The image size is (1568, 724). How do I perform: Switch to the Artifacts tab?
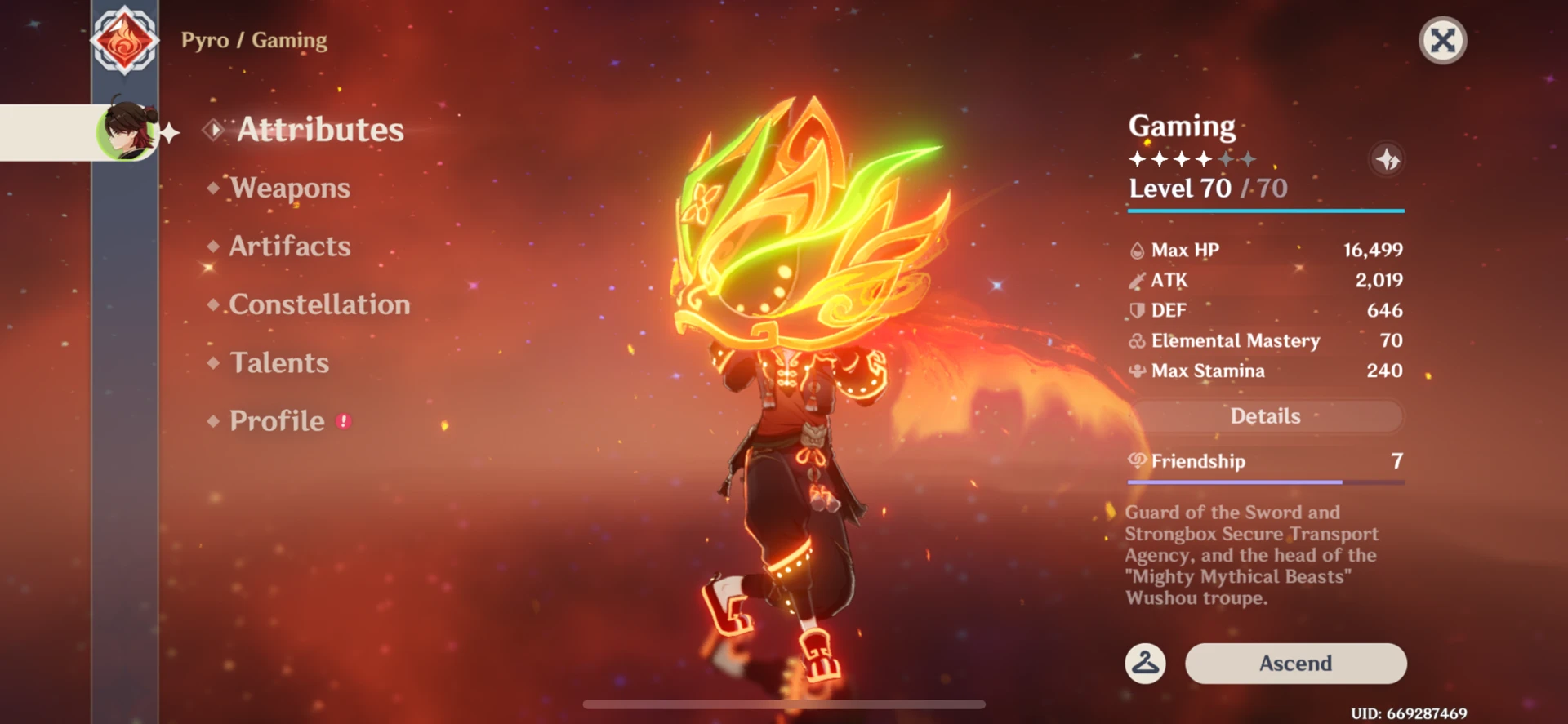click(289, 247)
